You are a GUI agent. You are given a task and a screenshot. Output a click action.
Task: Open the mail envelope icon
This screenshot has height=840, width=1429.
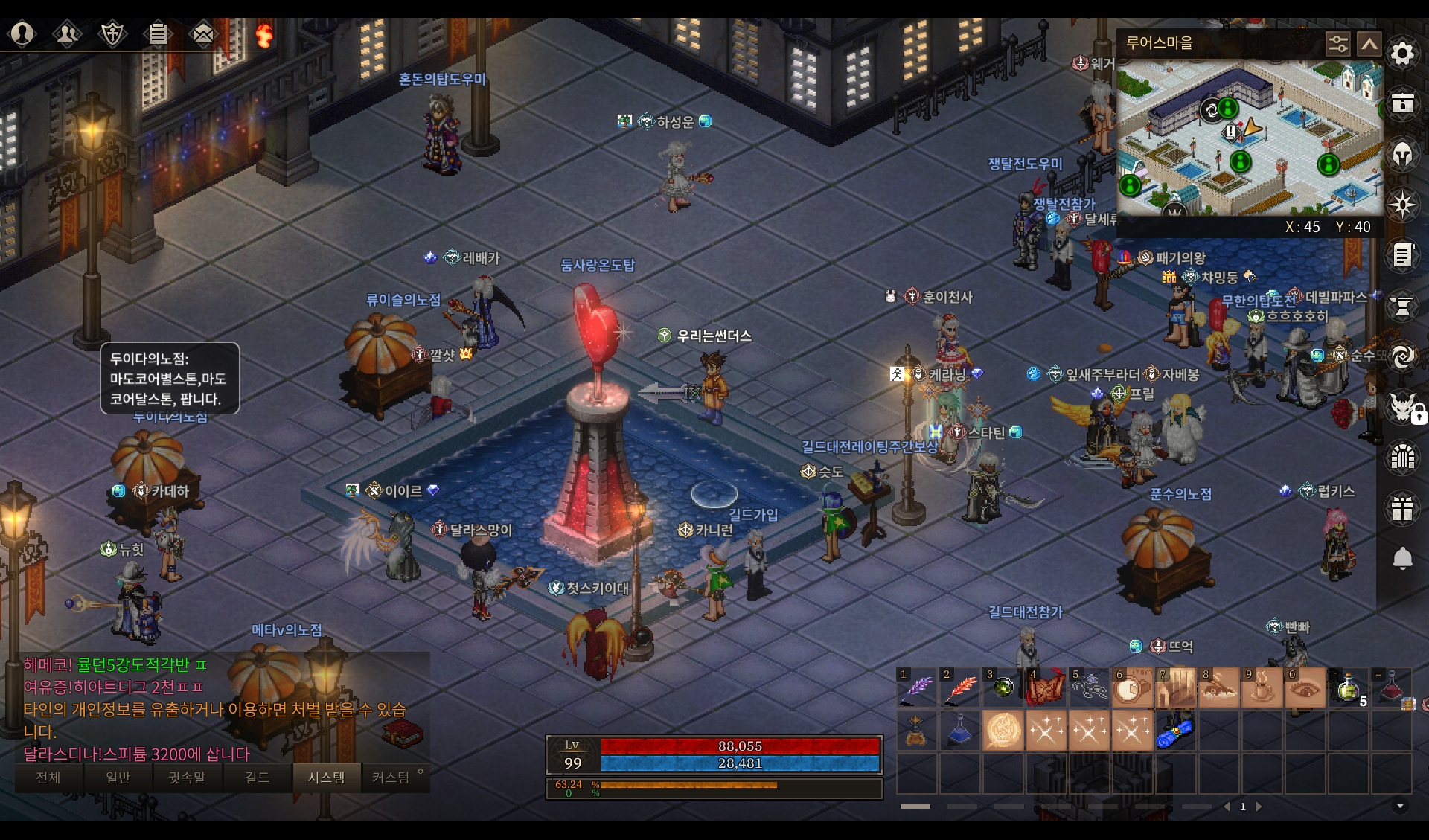coord(203,33)
